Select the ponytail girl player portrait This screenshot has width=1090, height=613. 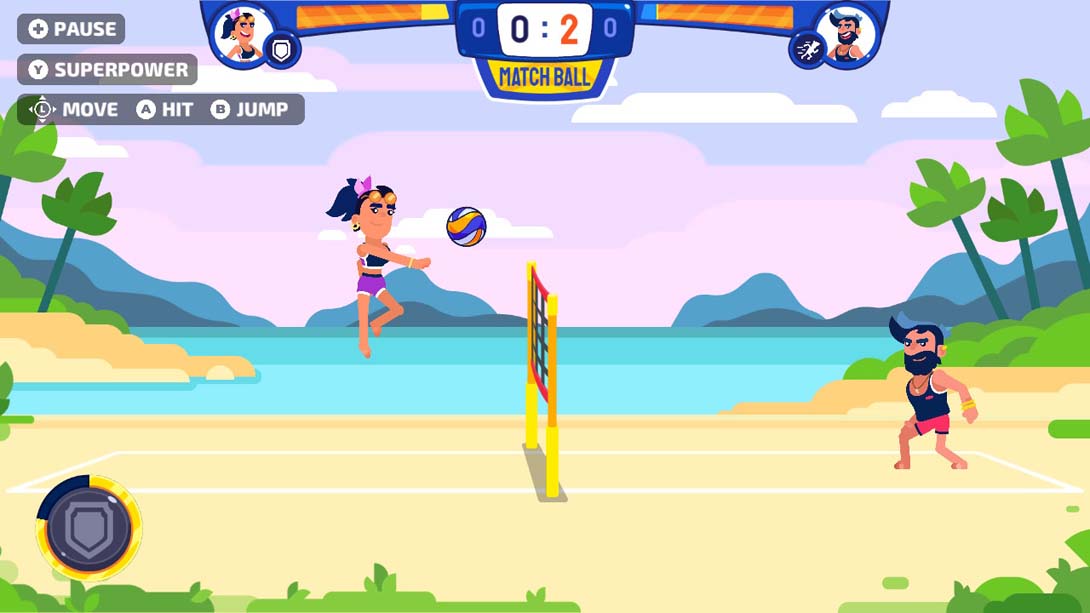[x=241, y=36]
